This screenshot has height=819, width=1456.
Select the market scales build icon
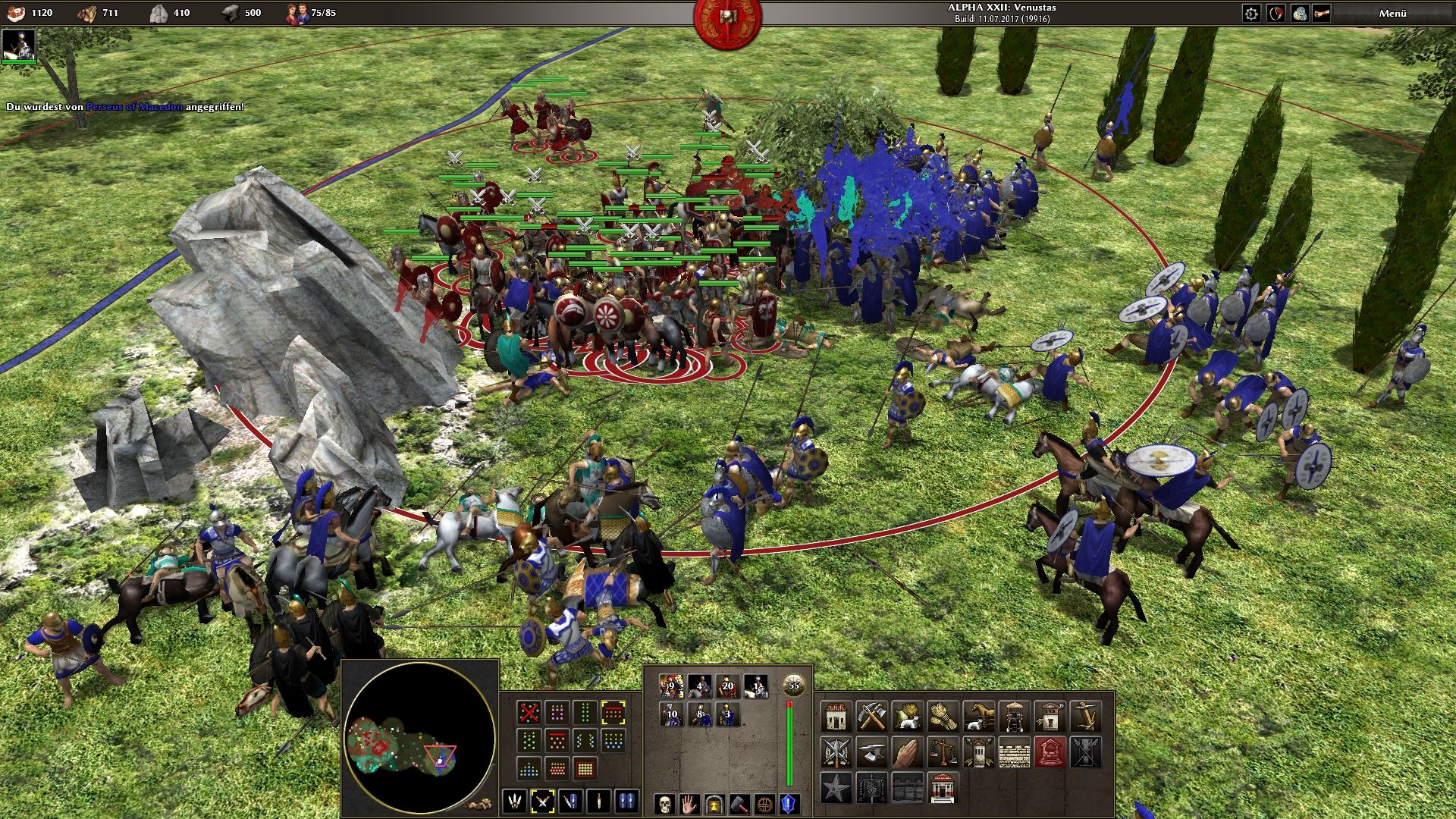point(943,753)
